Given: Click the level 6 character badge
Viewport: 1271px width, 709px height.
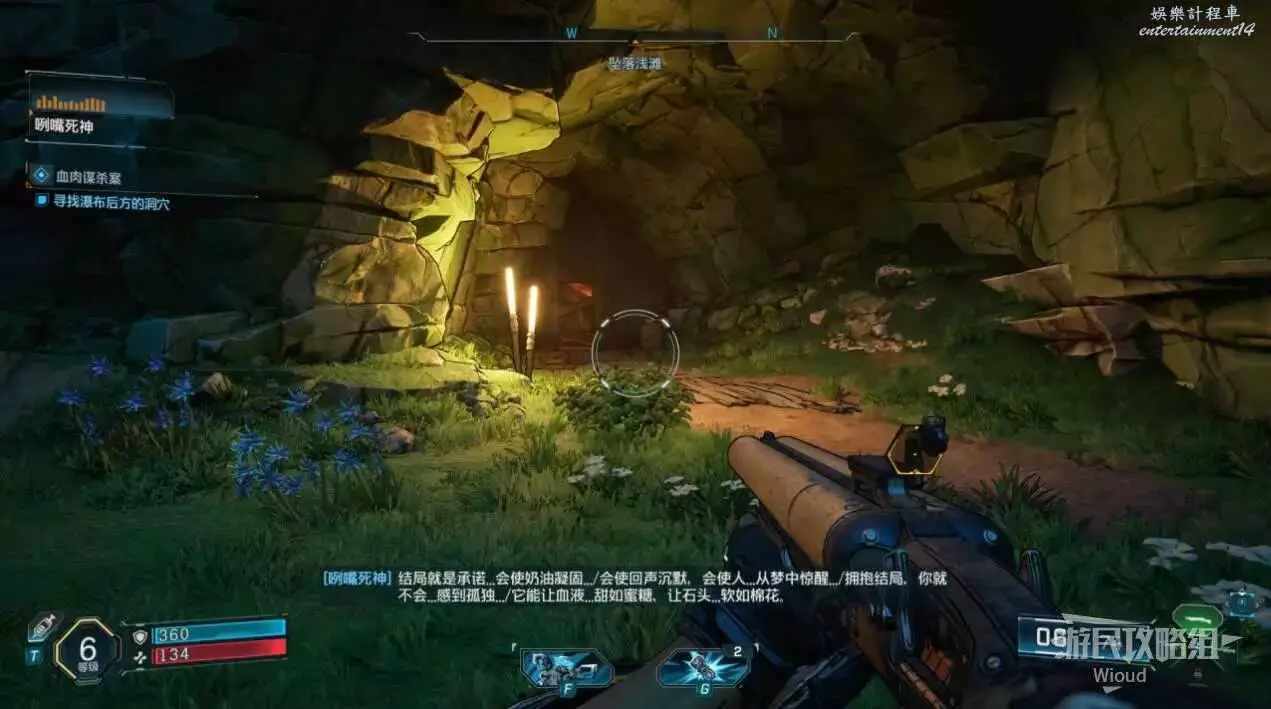Looking at the screenshot, I should click(x=86, y=650).
